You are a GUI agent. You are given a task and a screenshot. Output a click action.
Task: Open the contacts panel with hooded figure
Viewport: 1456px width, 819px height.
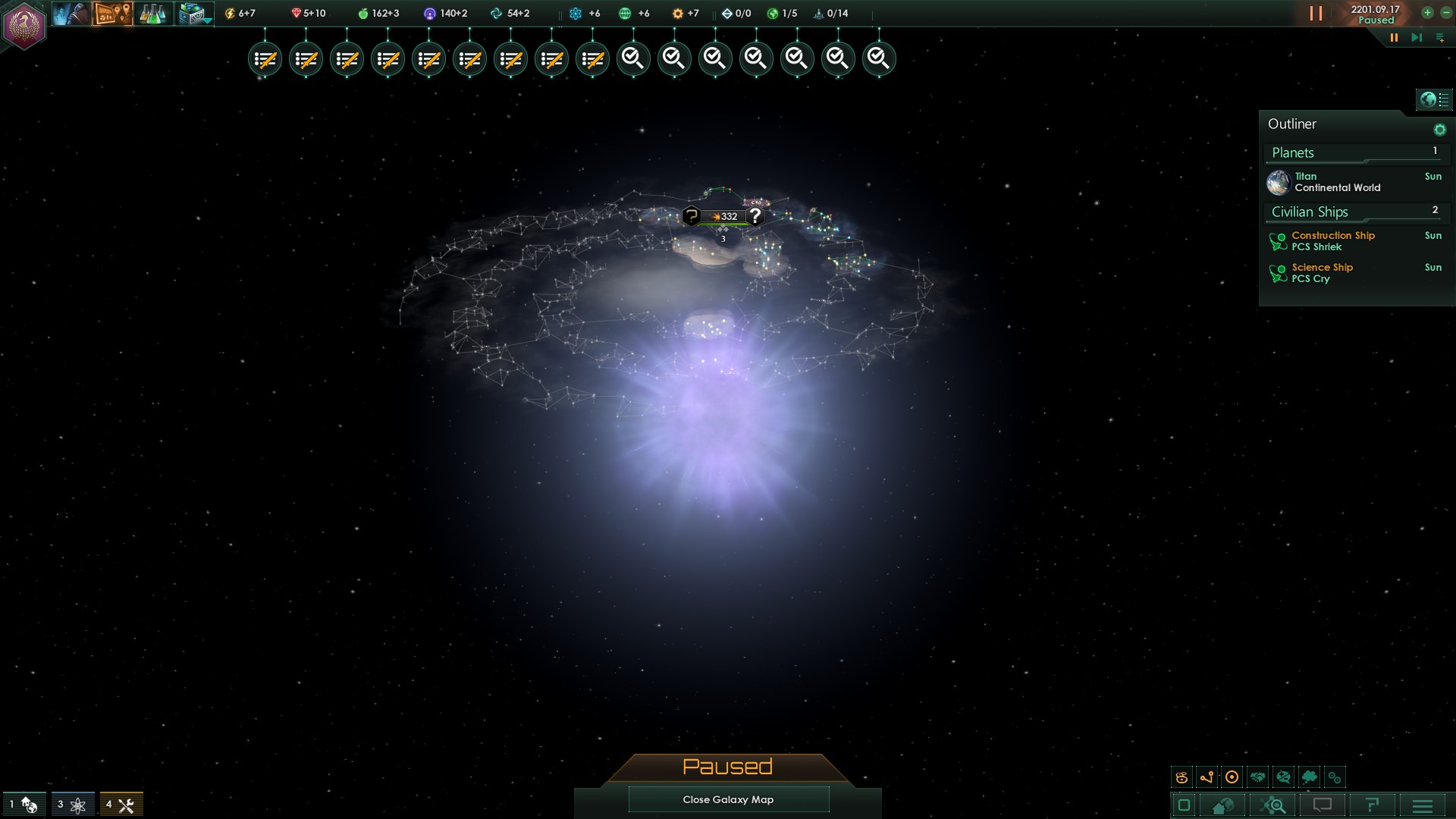click(70, 14)
